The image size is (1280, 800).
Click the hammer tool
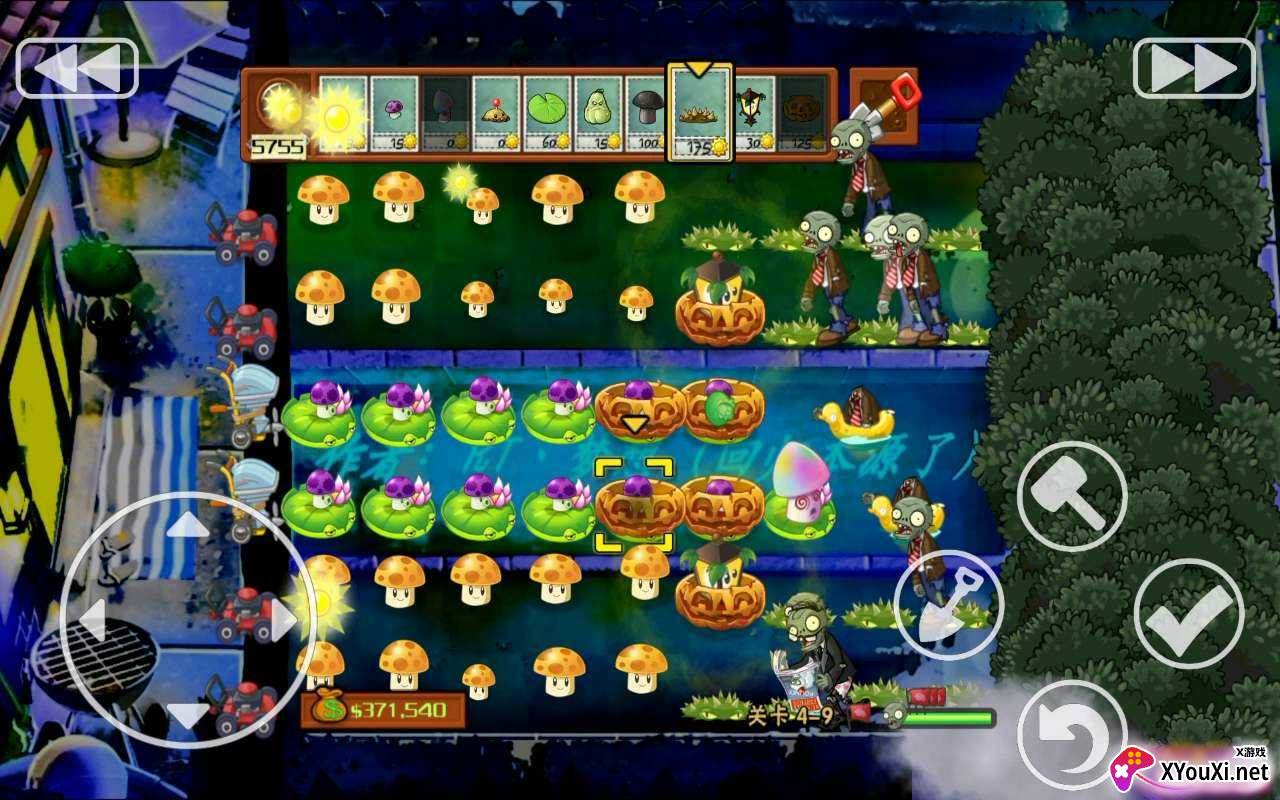1072,494
